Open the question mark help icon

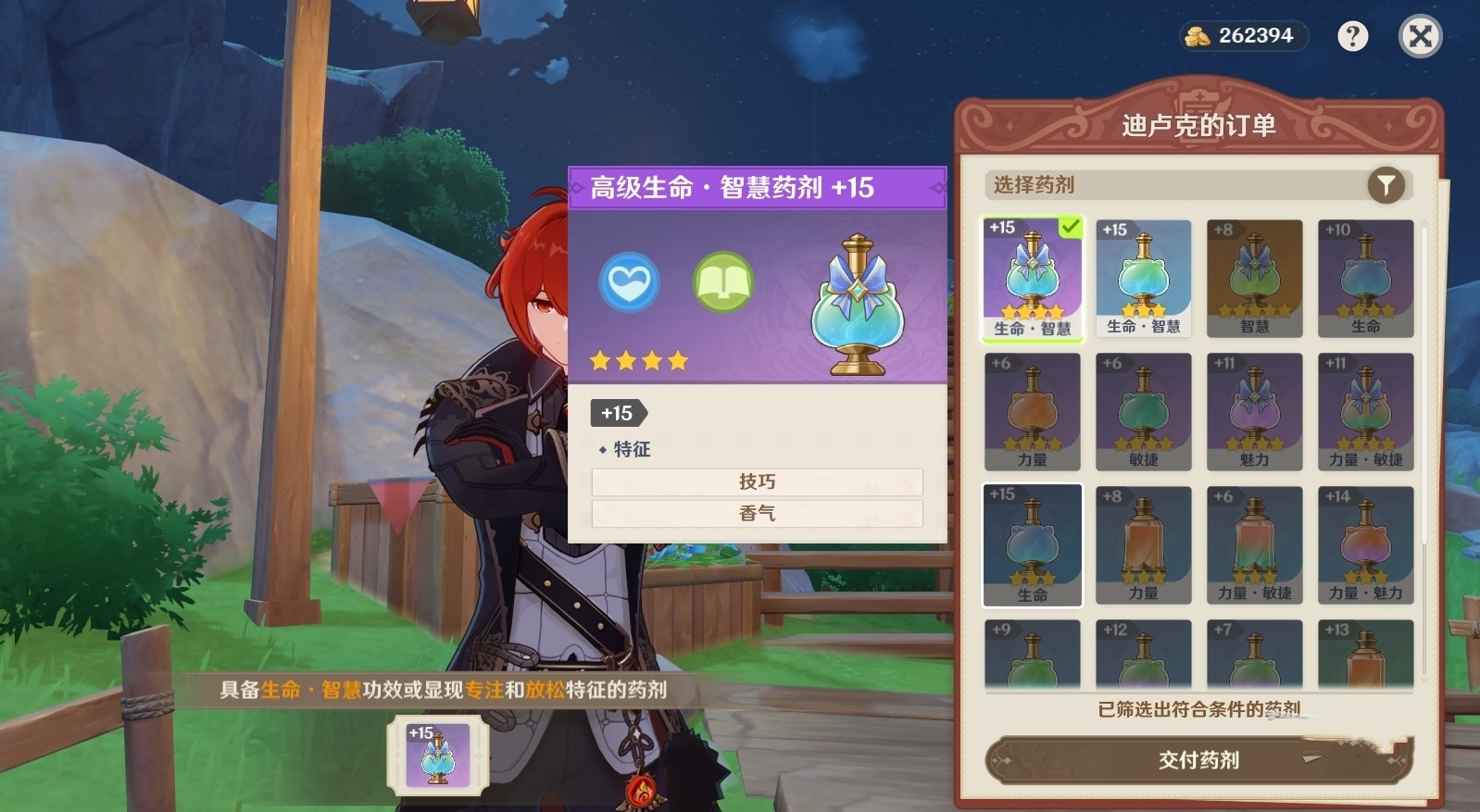(x=1353, y=36)
